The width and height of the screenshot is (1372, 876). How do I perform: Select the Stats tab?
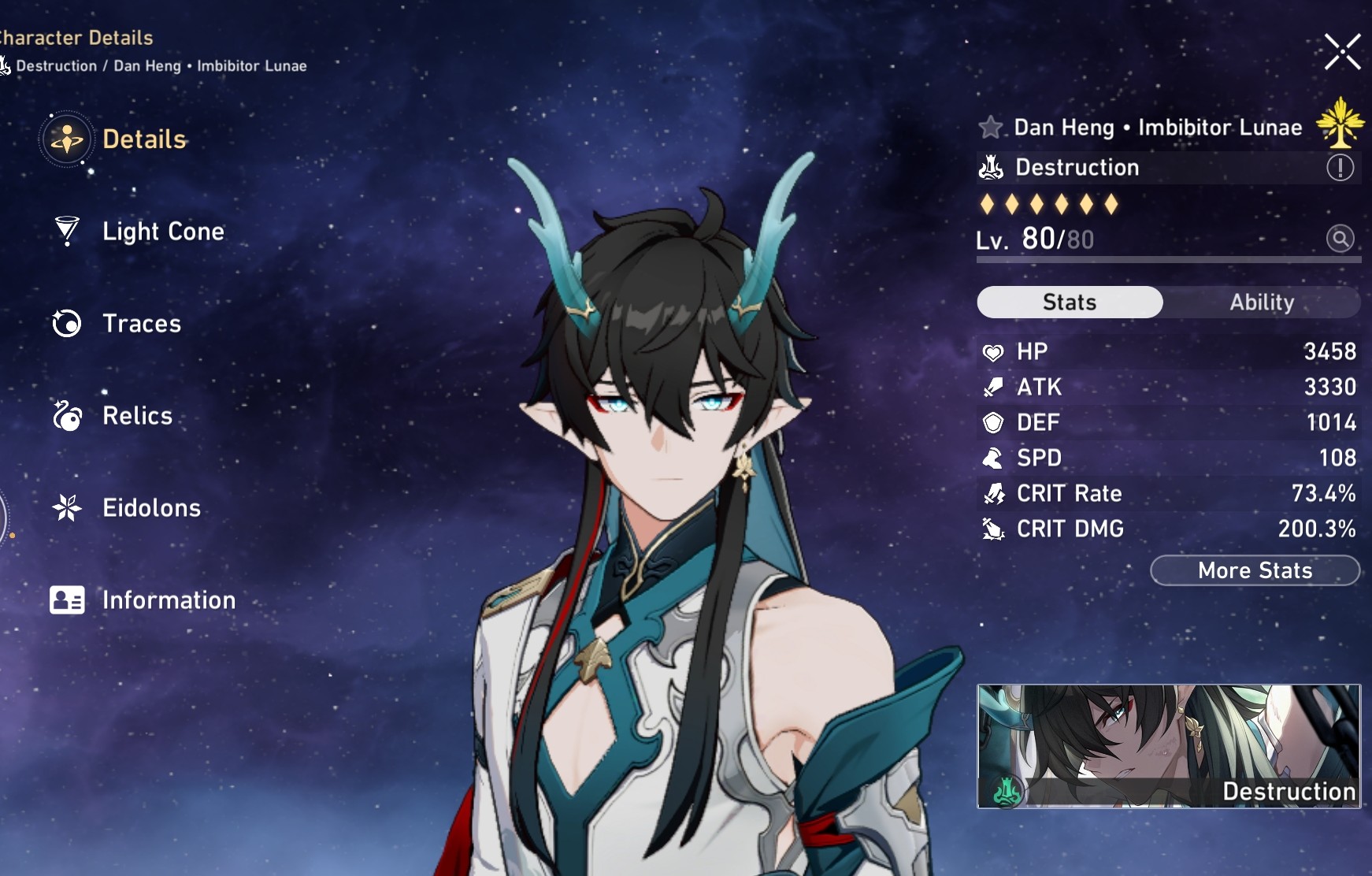point(1069,302)
